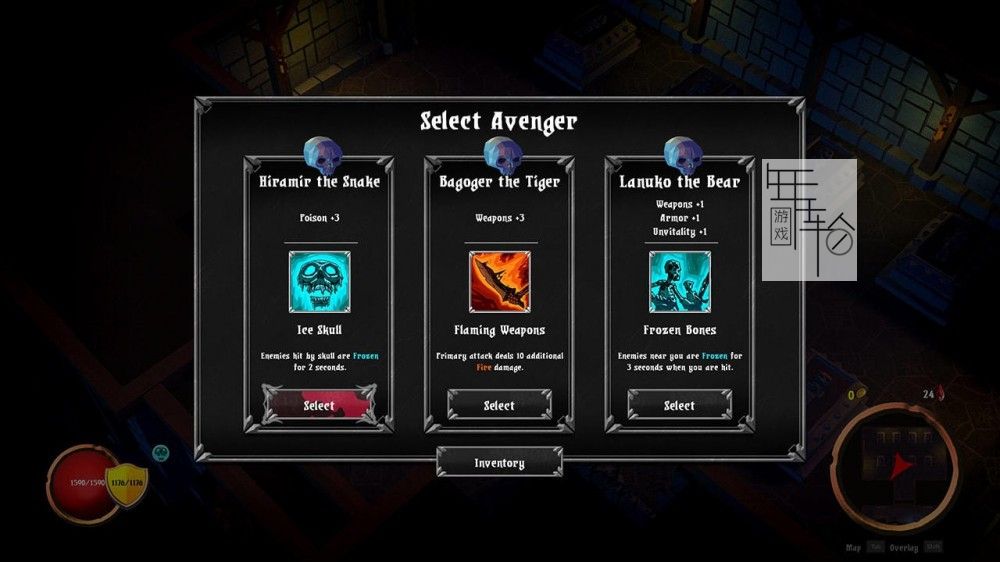This screenshot has width=1000, height=562.
Task: Click the circular minimap
Action: pos(893,465)
